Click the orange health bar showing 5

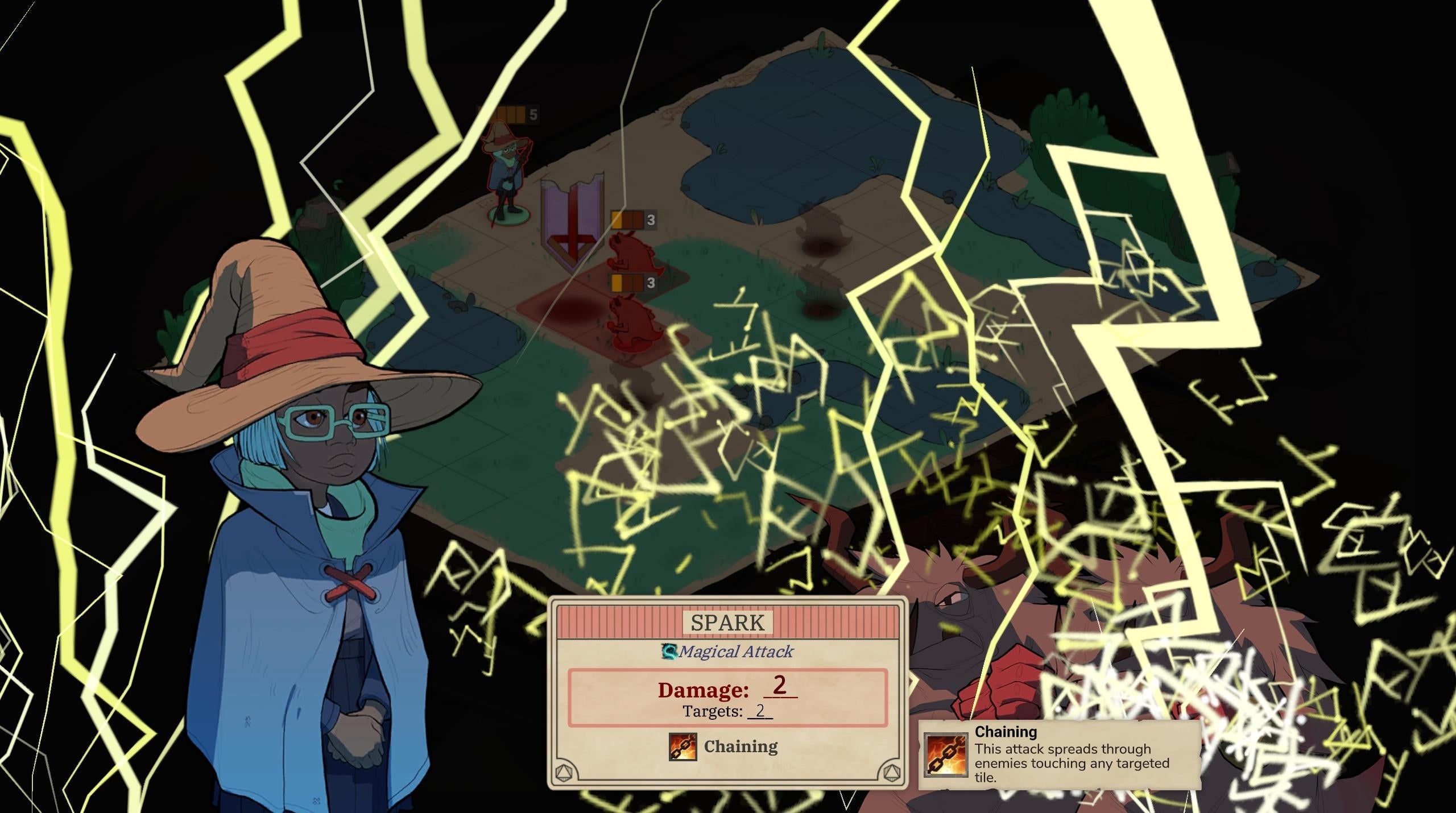click(x=512, y=113)
